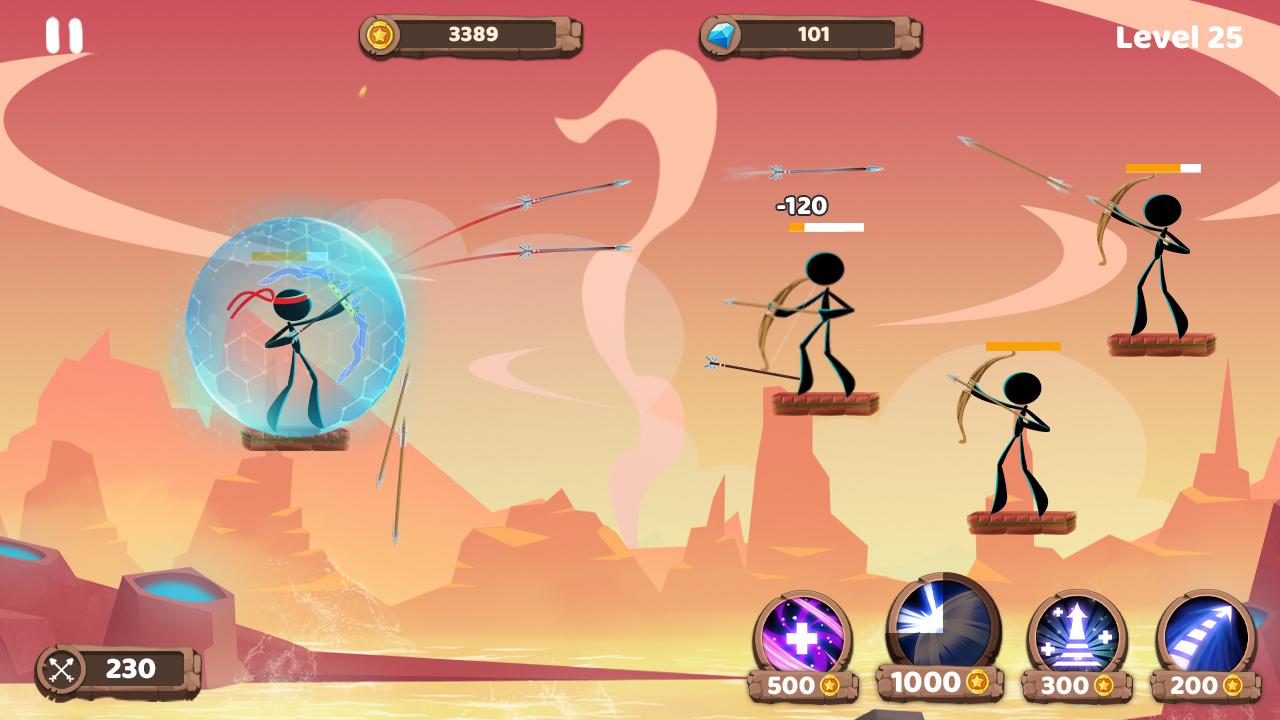Activate the 200-coin multi-arrow skill

click(1206, 637)
